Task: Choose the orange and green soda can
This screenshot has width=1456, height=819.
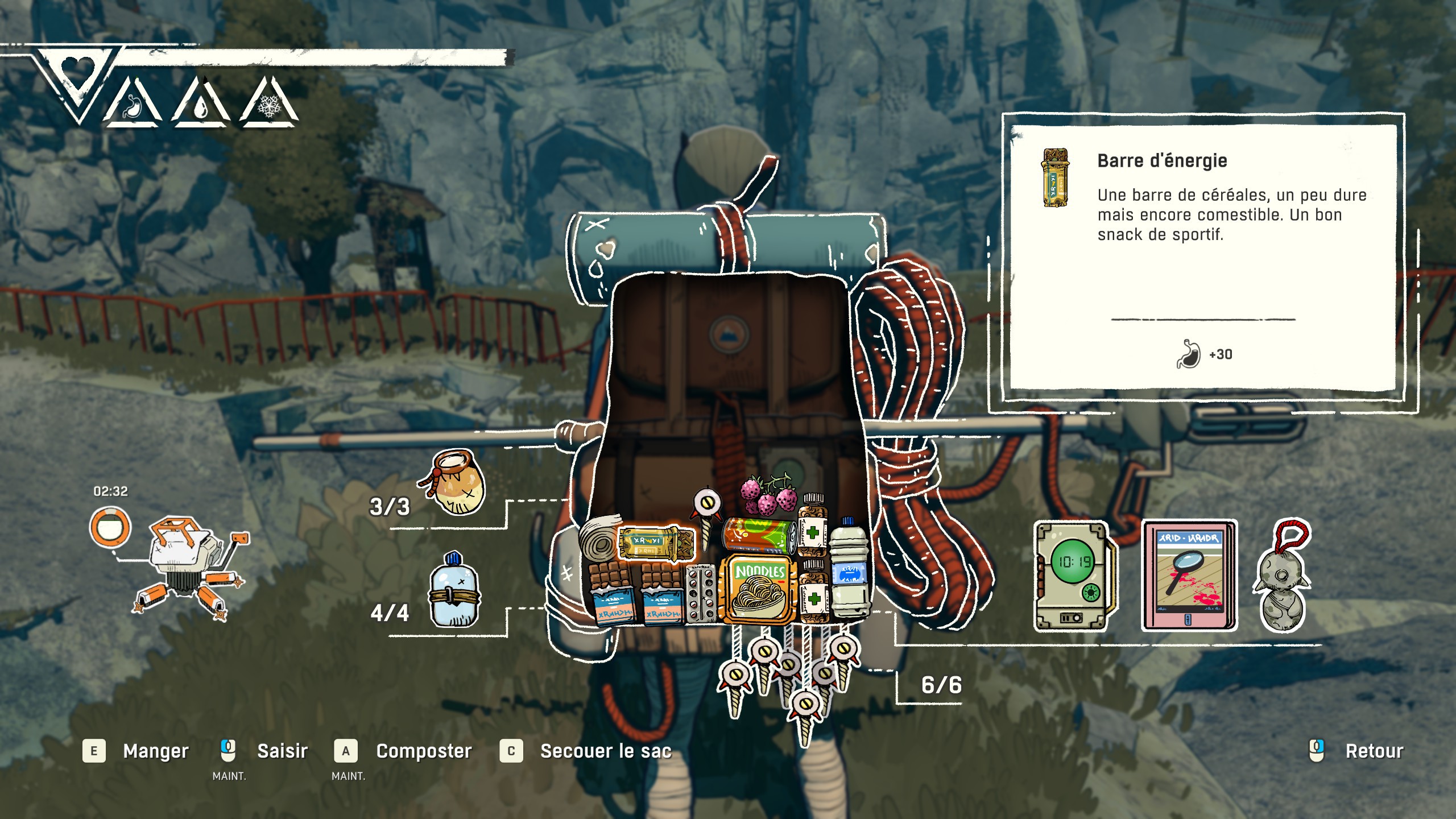Action: coord(759,535)
